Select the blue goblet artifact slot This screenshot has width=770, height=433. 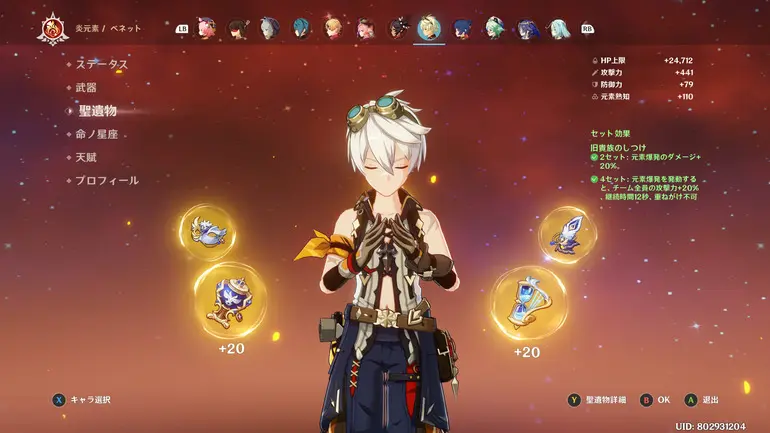coord(229,299)
